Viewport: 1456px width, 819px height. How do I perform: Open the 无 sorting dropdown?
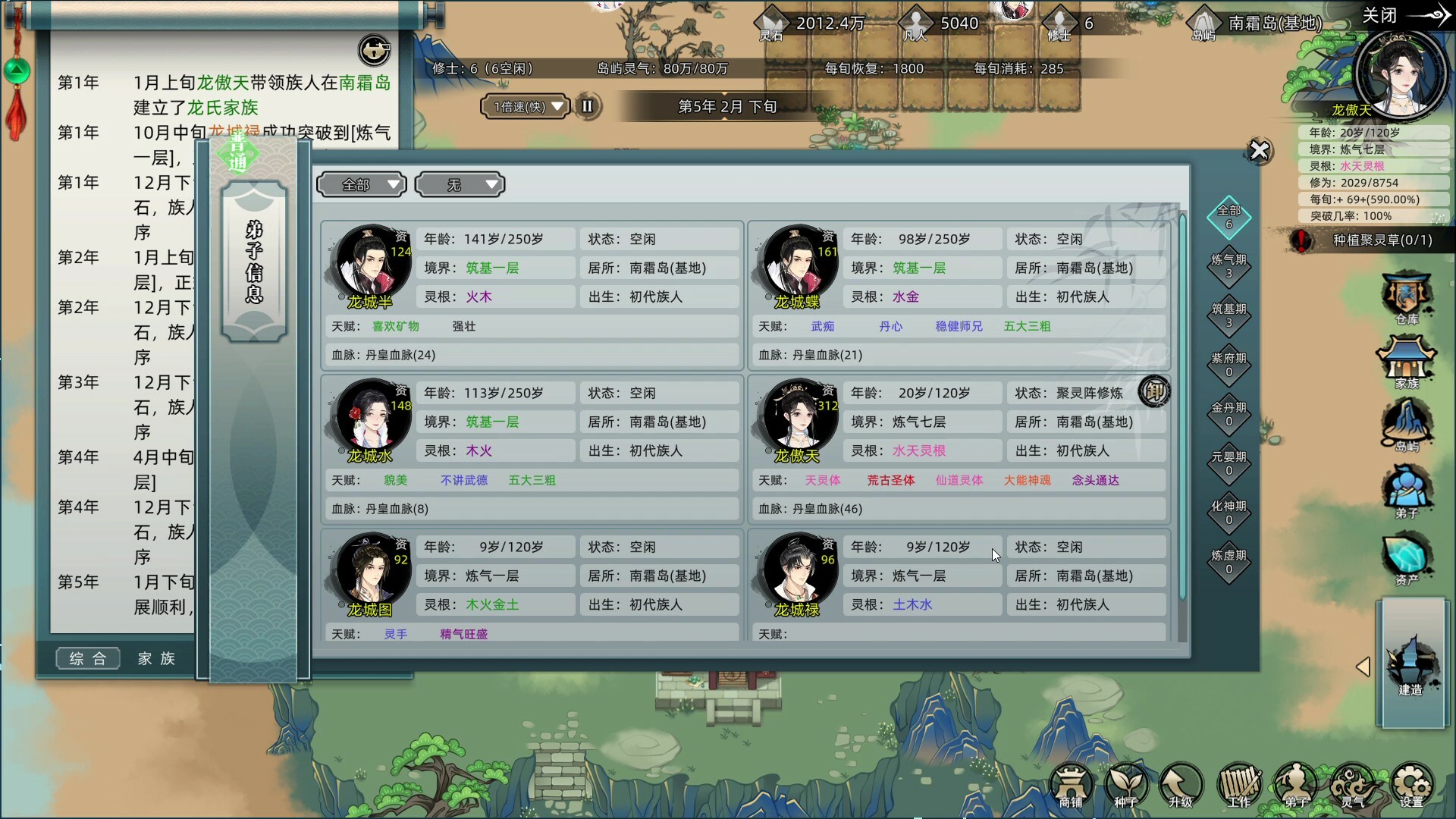460,184
